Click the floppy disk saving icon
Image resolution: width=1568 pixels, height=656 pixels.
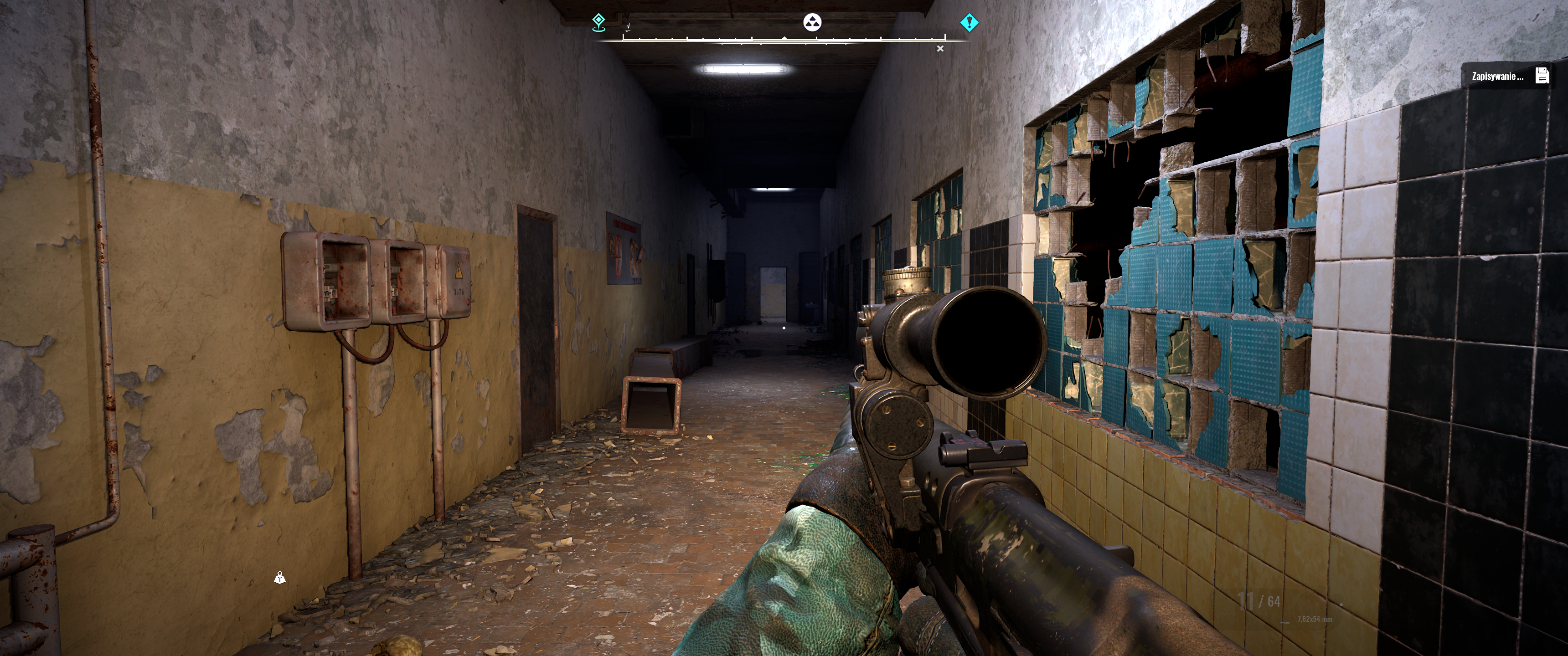click(x=1542, y=76)
